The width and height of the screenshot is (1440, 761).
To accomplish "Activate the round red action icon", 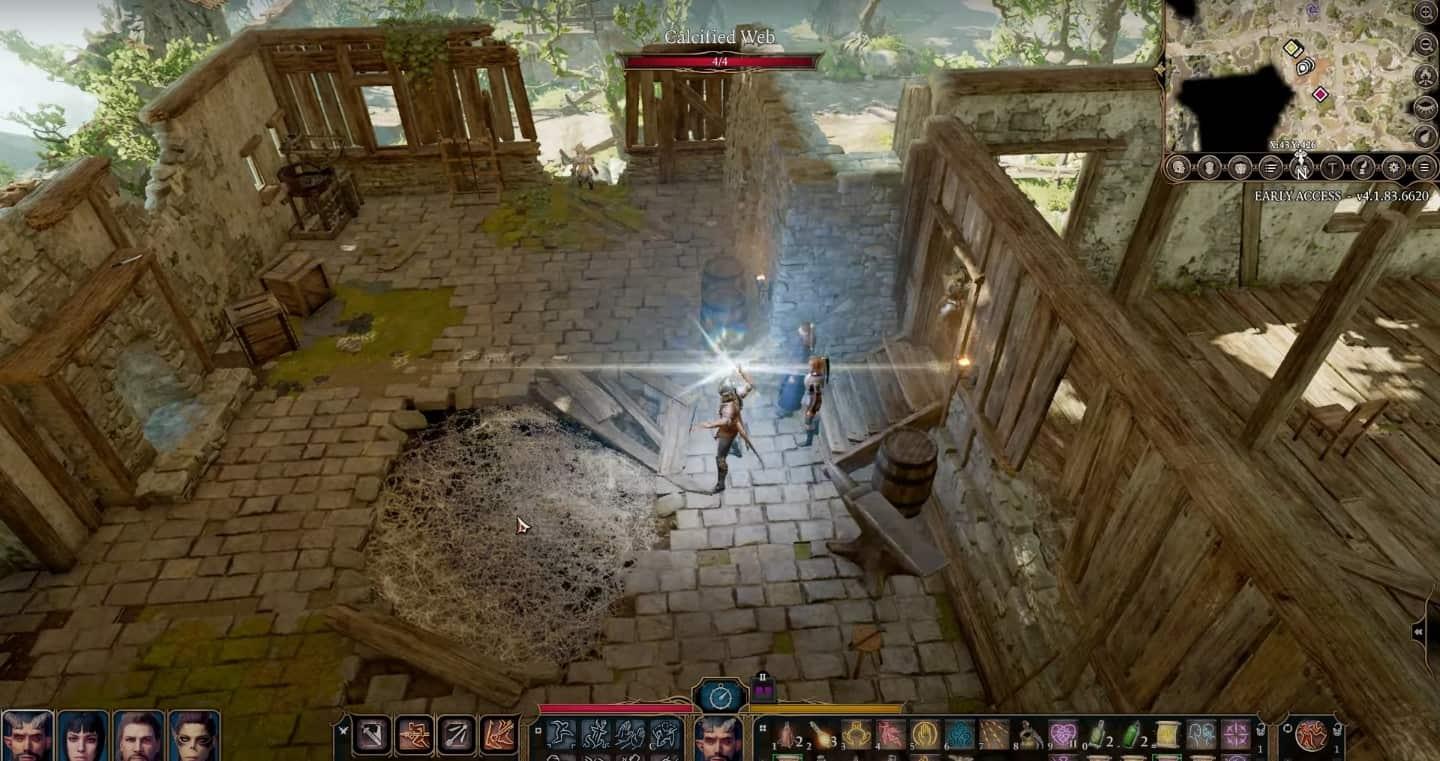I will [x=1311, y=736].
